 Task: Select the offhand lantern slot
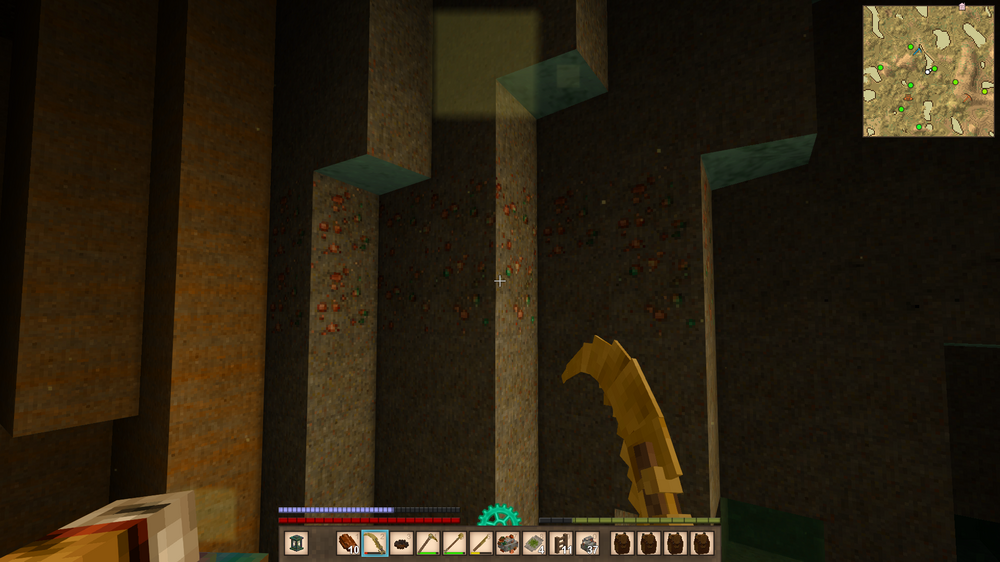[x=296, y=543]
